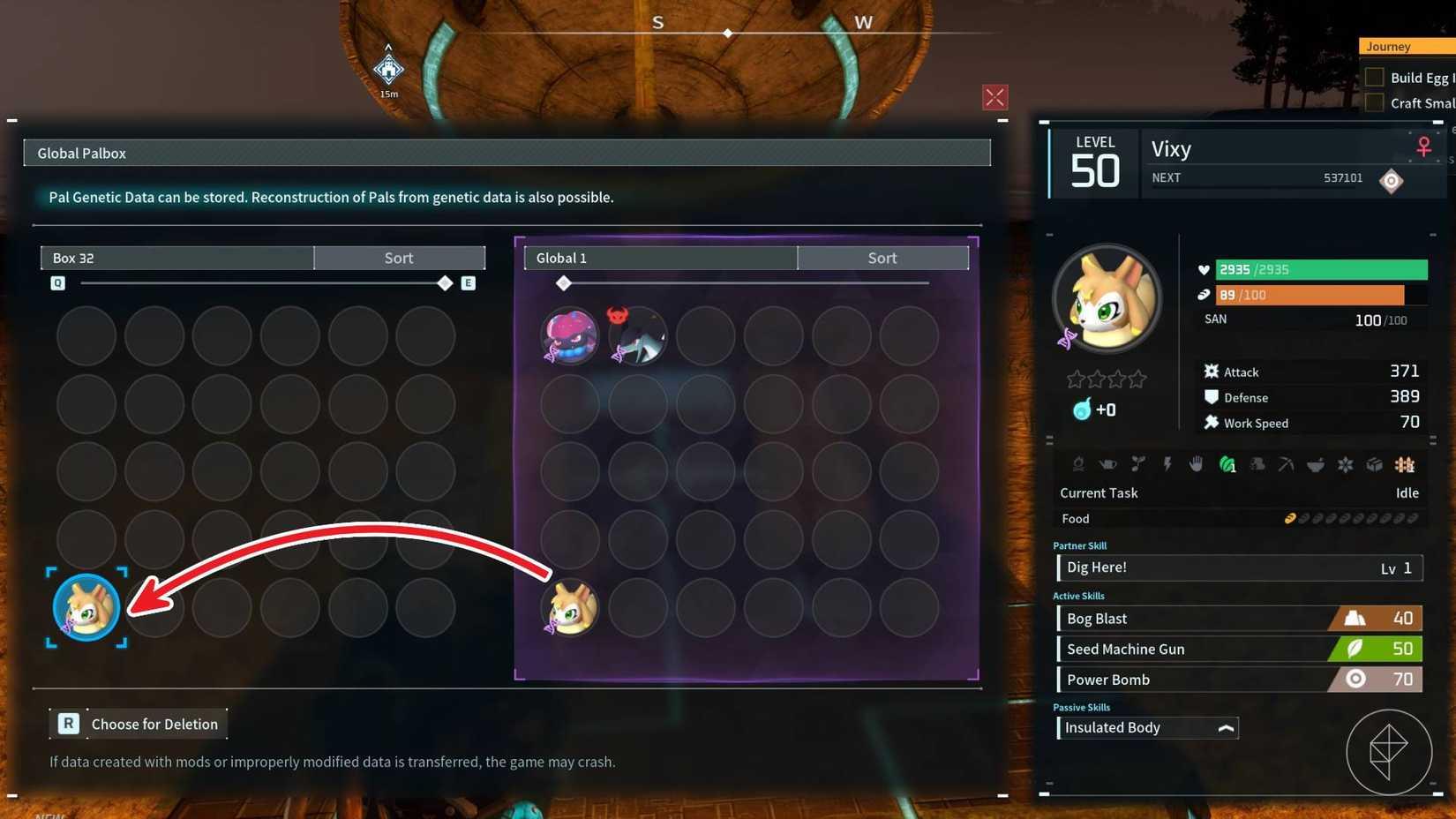Click the Mining pickaxe suitability icon
This screenshot has height=819, width=1456.
1287,465
